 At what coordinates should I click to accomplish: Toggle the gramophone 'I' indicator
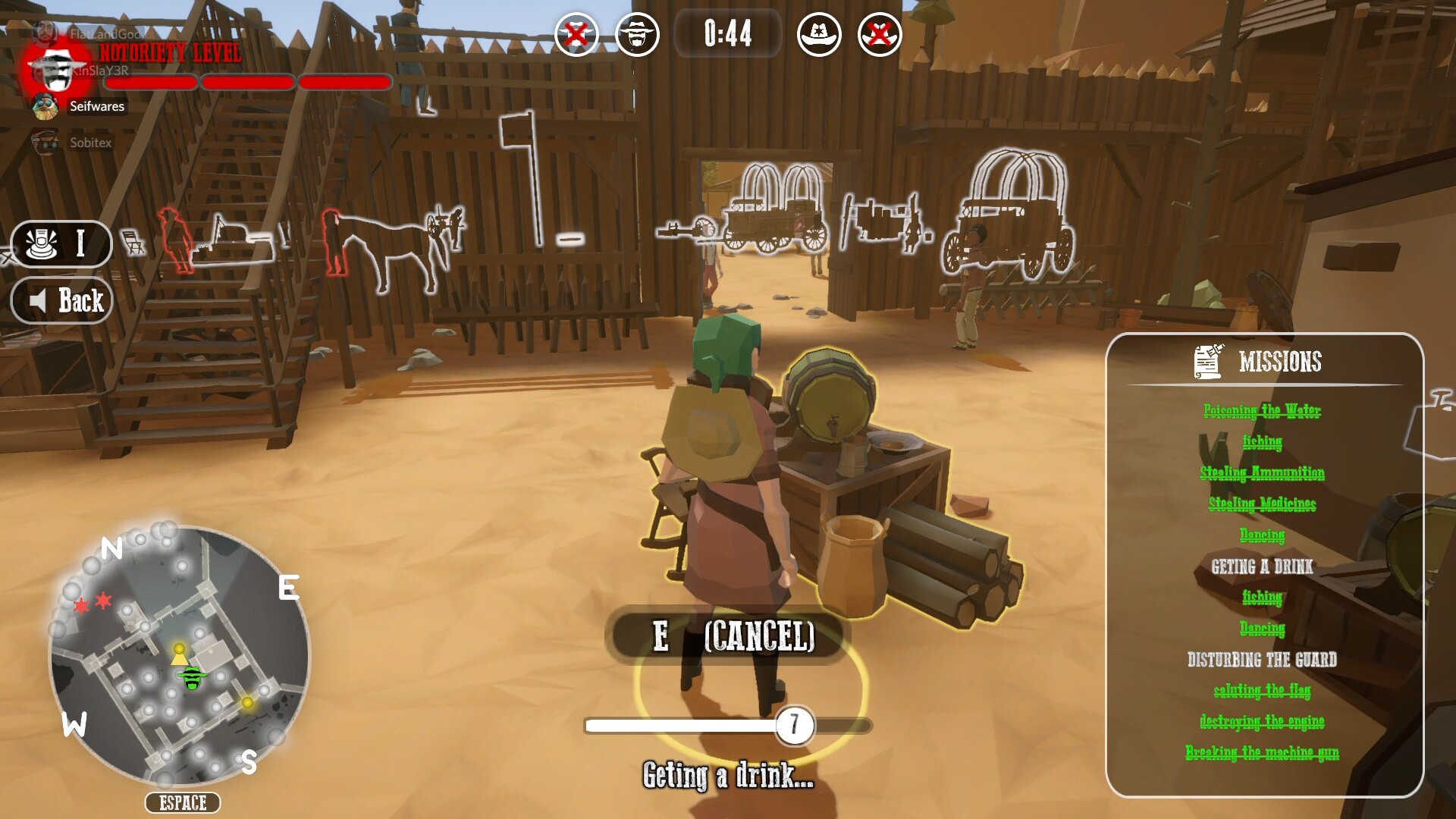pos(62,244)
